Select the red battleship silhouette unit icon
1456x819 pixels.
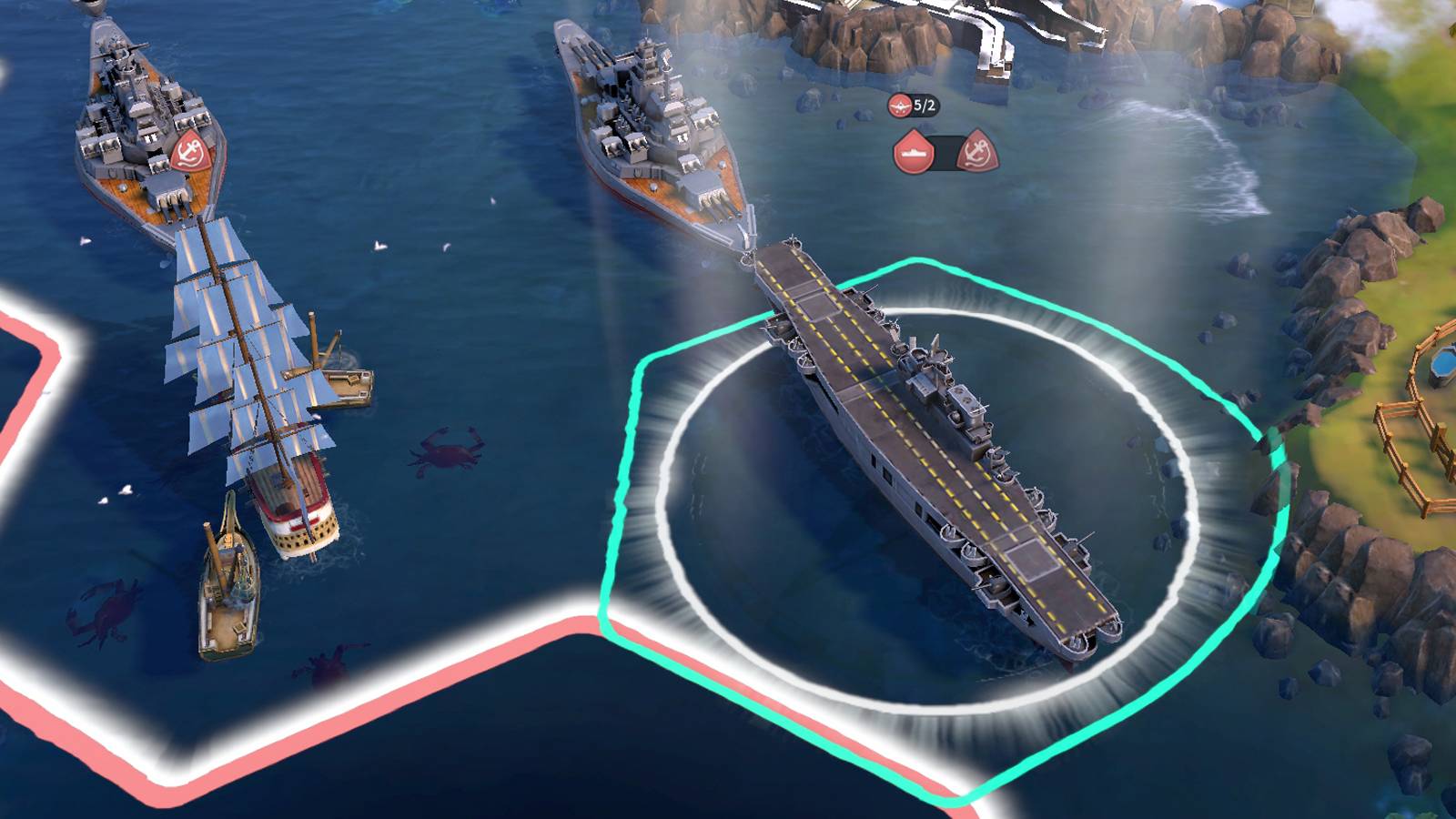pos(913,152)
